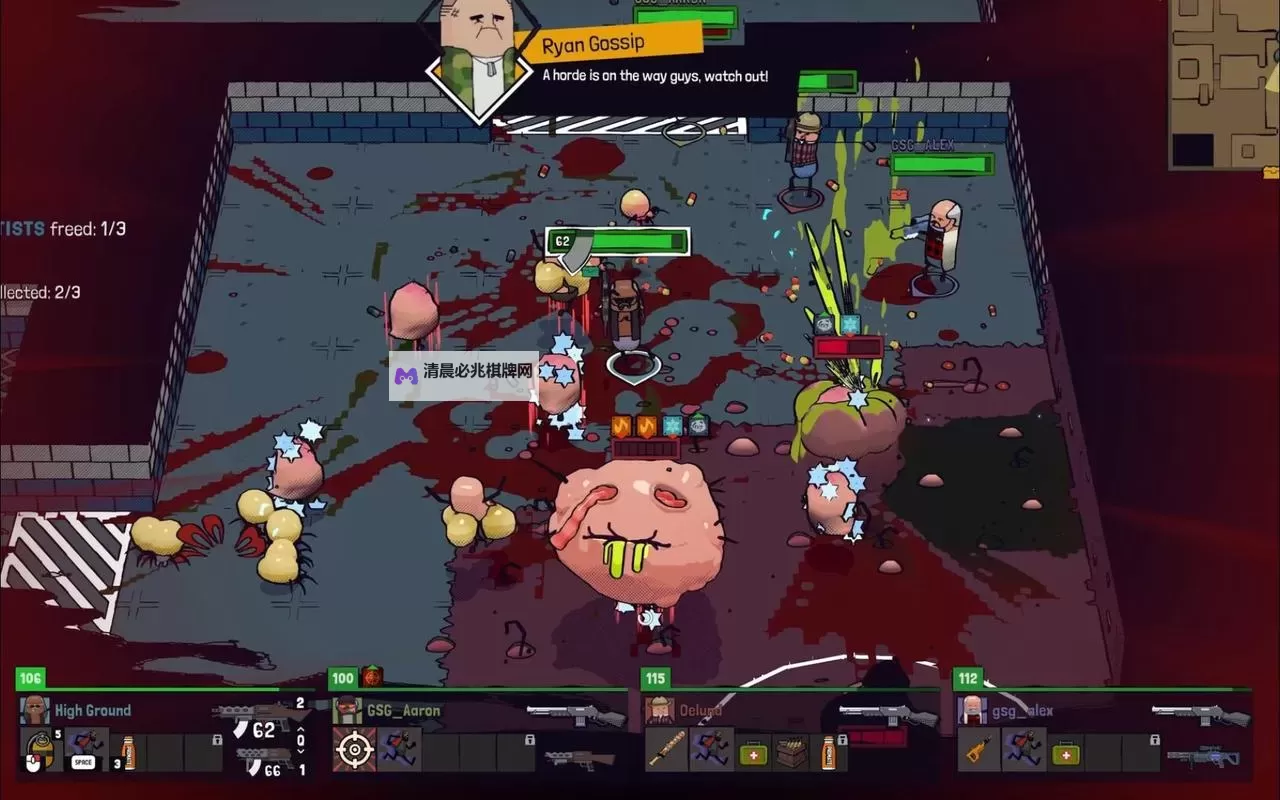
Task: Click Ryan Gossip's dialogue portrait
Action: coord(479,55)
